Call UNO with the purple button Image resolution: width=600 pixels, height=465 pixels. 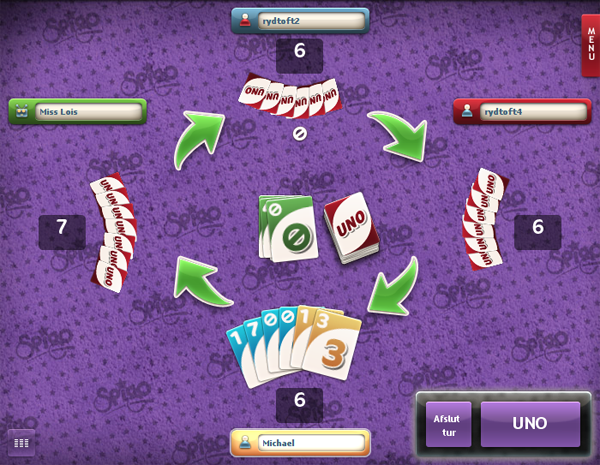click(x=530, y=424)
